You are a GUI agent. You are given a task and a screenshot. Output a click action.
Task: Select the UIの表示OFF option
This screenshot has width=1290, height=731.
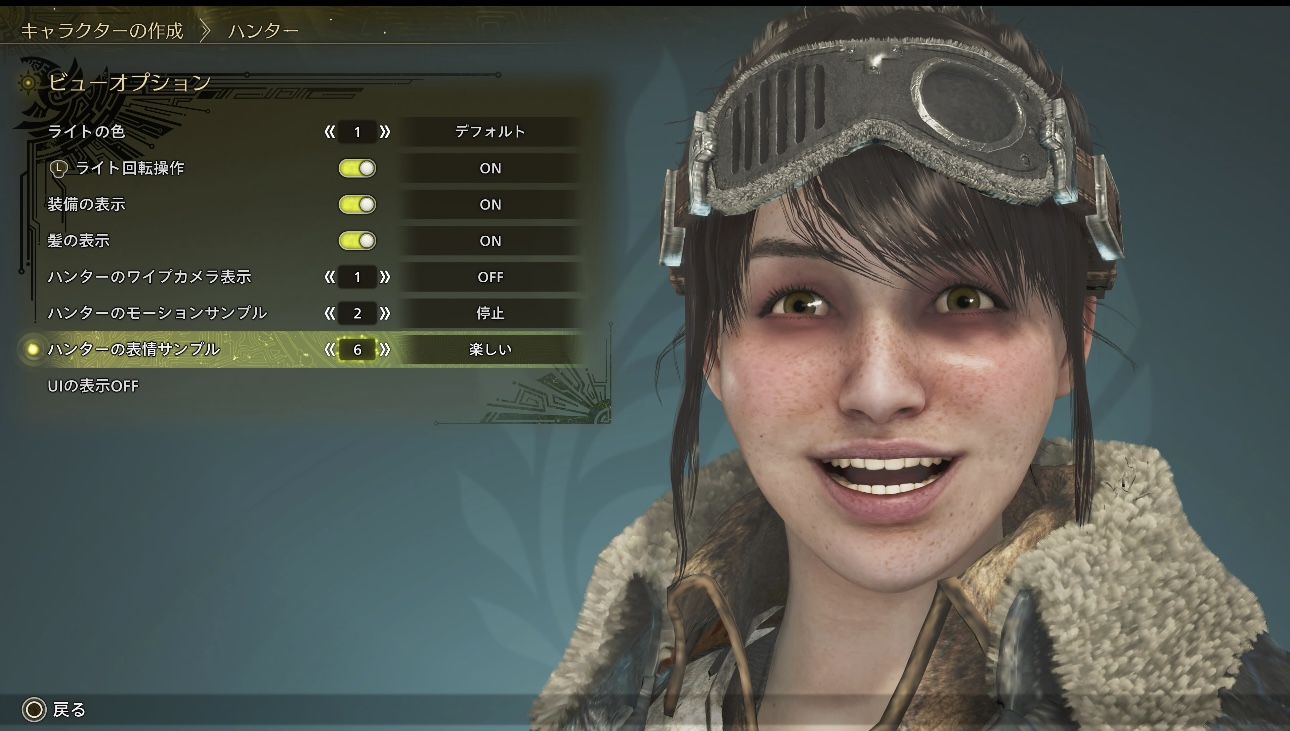tap(93, 386)
